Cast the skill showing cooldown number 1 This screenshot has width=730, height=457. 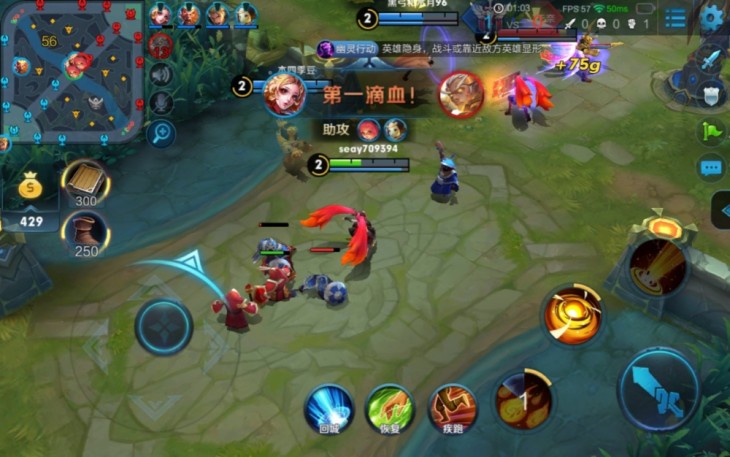point(523,402)
